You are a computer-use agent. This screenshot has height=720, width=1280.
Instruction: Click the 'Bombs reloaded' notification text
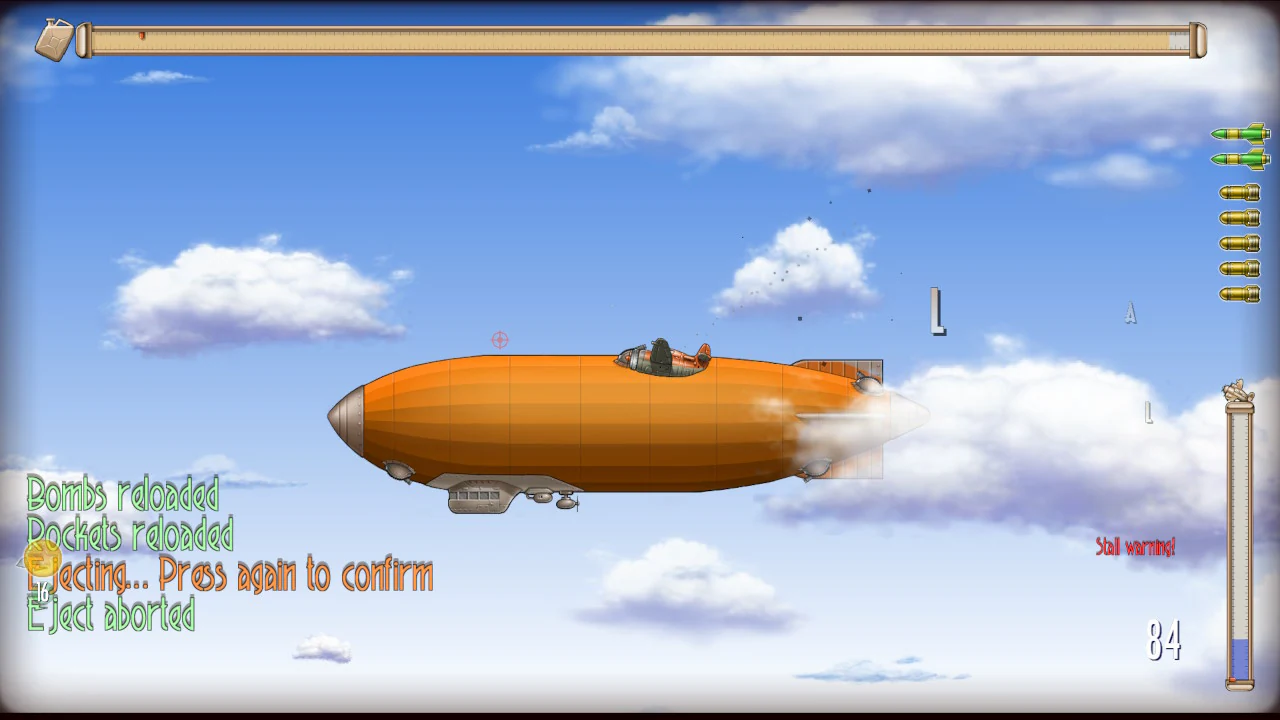pyautogui.click(x=122, y=496)
